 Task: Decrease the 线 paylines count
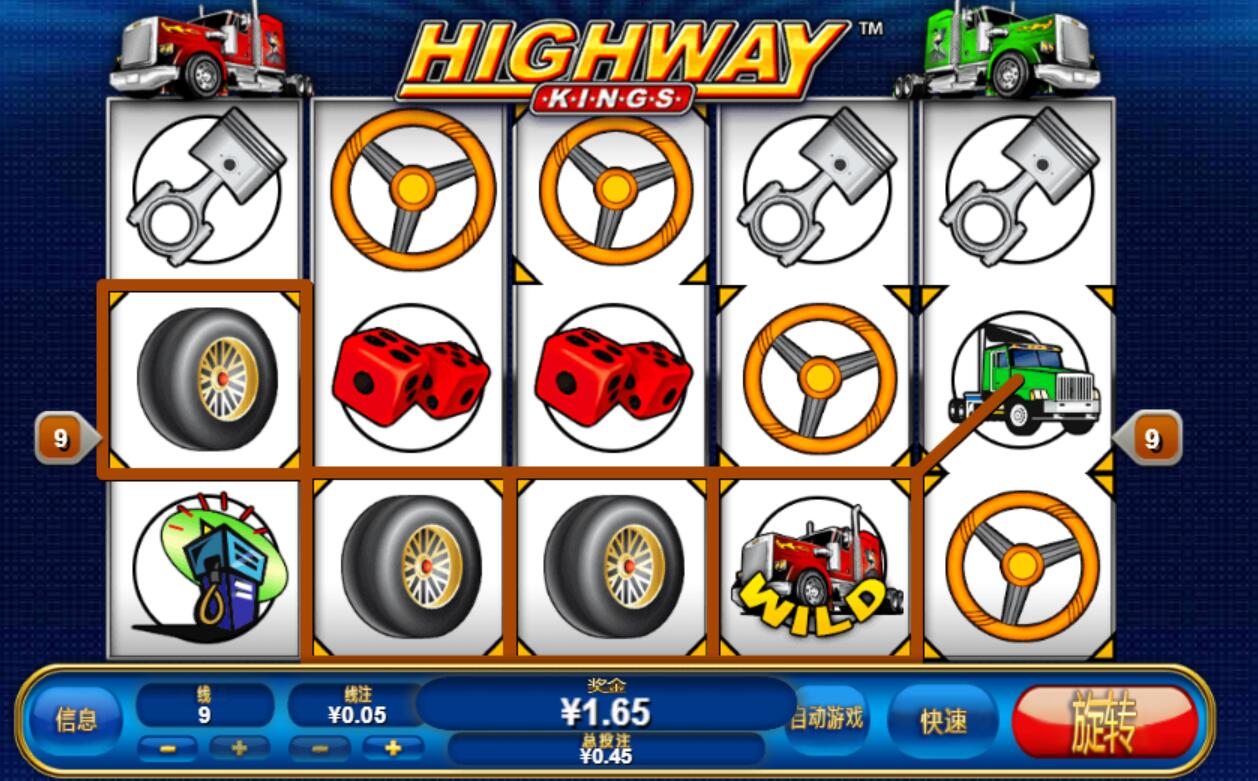pos(166,747)
